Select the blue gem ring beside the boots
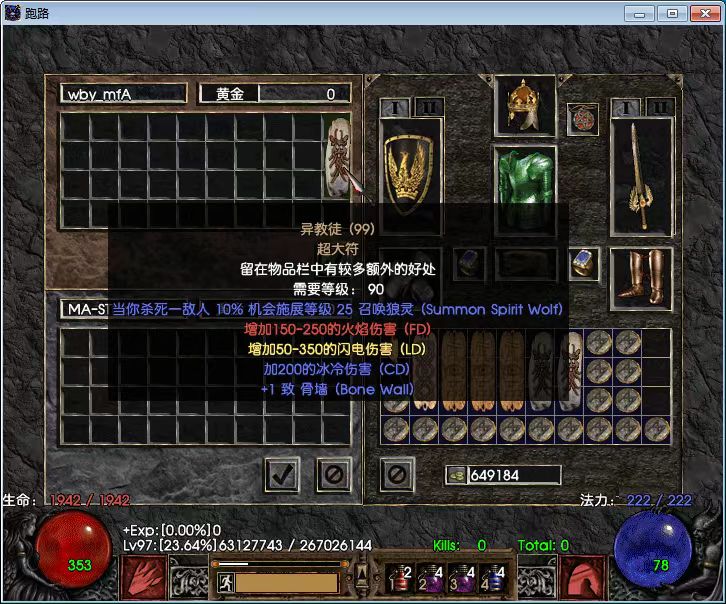 pyautogui.click(x=585, y=265)
